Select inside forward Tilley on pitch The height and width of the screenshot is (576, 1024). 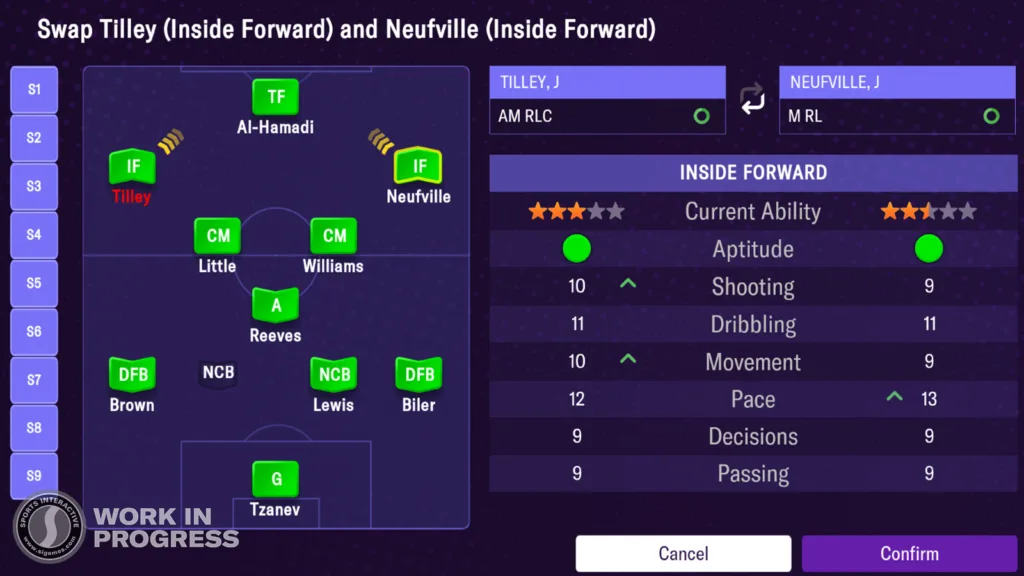click(x=132, y=167)
